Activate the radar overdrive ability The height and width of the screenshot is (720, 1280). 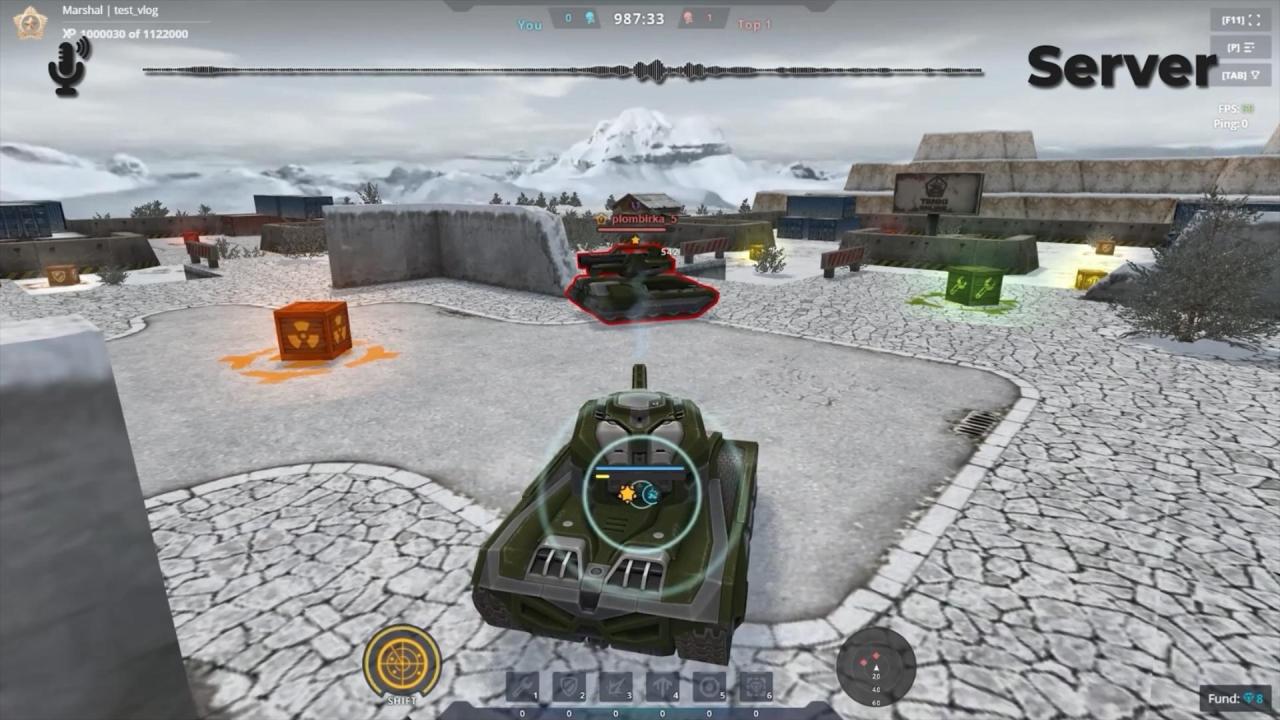[x=402, y=661]
